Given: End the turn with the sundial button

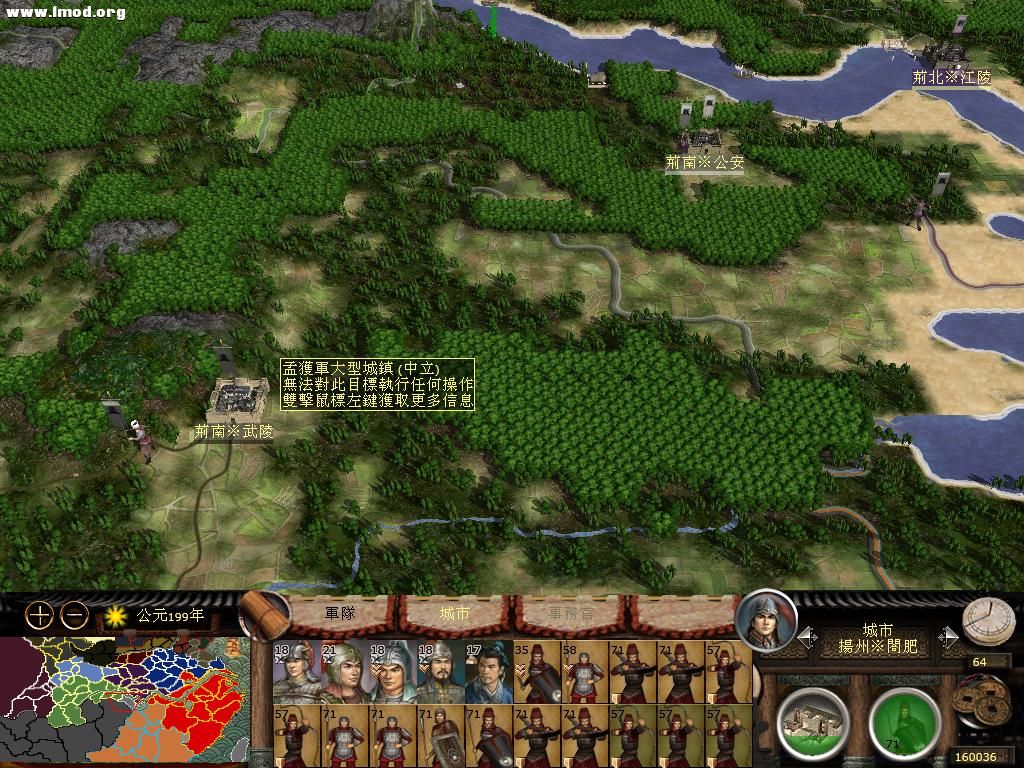Looking at the screenshot, I should pyautogui.click(x=987, y=622).
